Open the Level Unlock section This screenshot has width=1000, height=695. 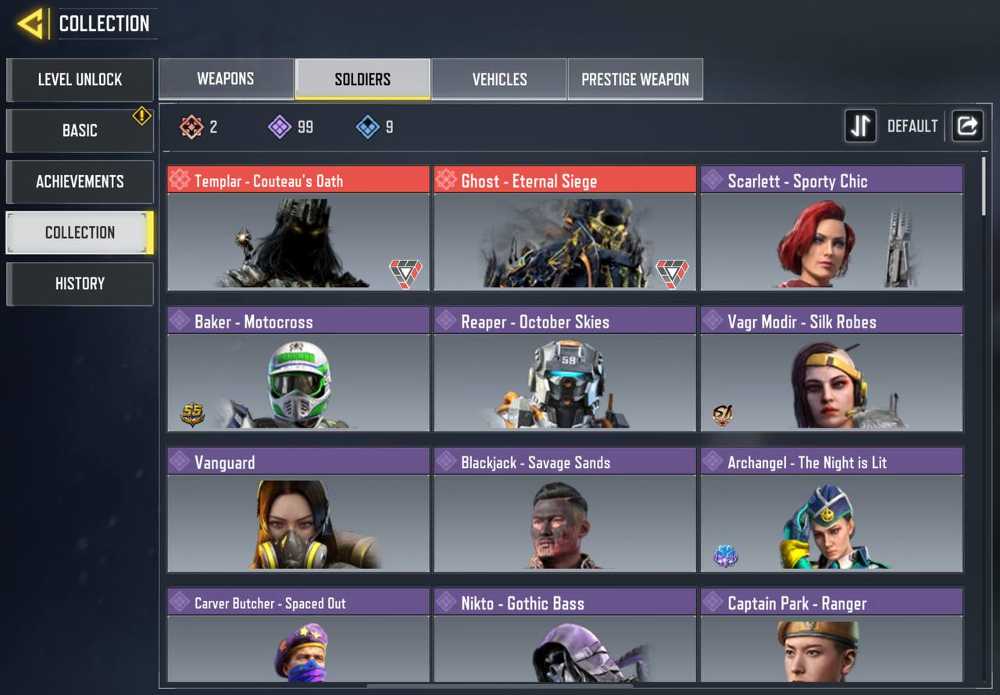point(80,79)
